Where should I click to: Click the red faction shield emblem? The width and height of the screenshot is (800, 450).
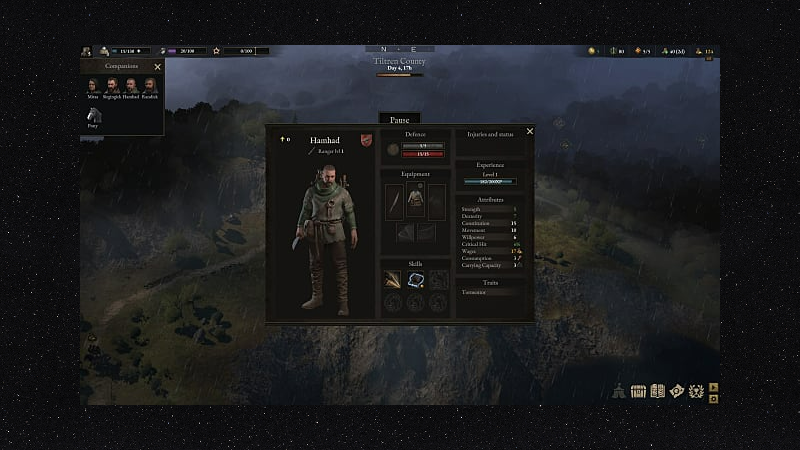pos(366,140)
